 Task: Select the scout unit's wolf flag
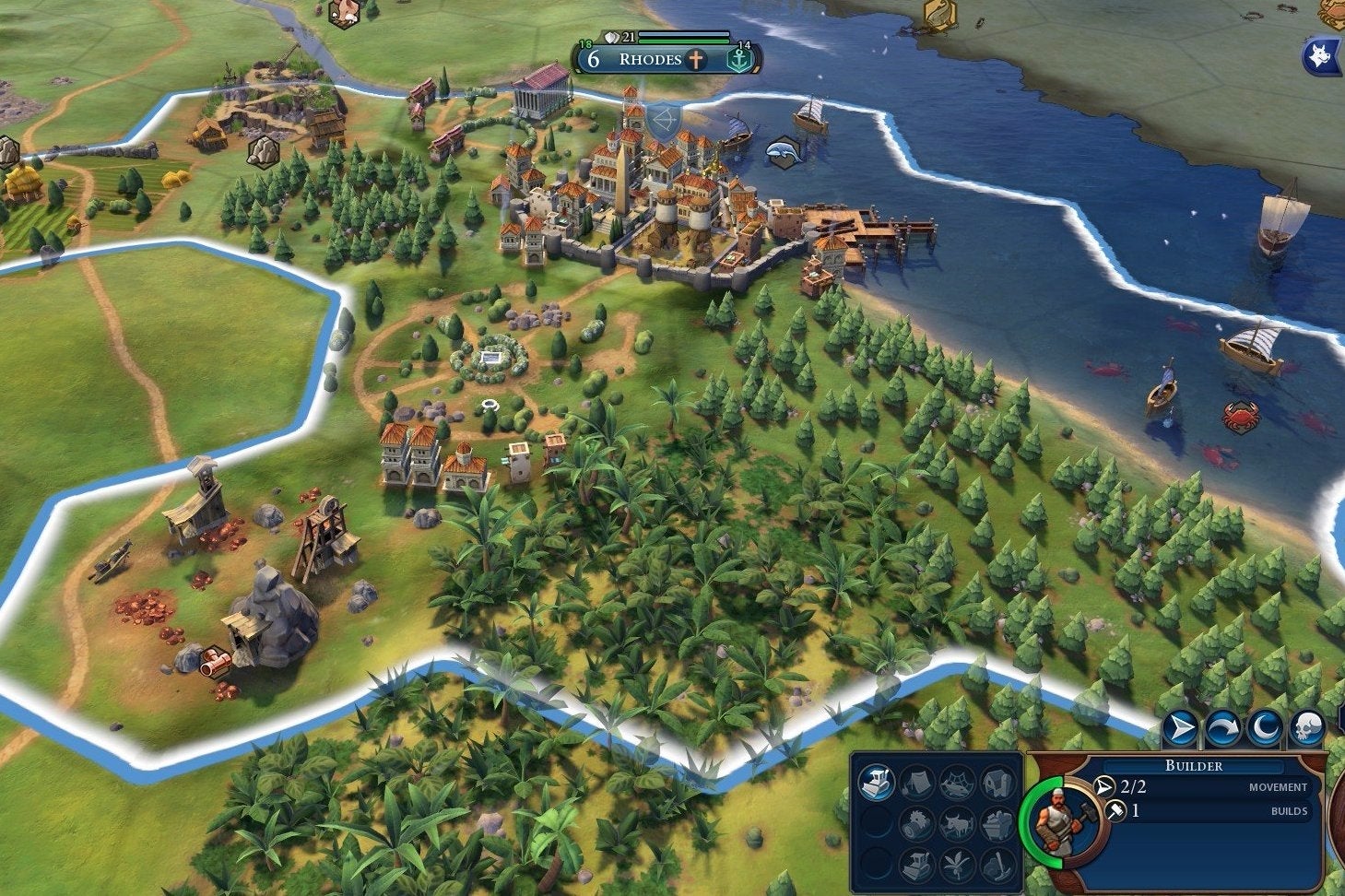point(1320,55)
